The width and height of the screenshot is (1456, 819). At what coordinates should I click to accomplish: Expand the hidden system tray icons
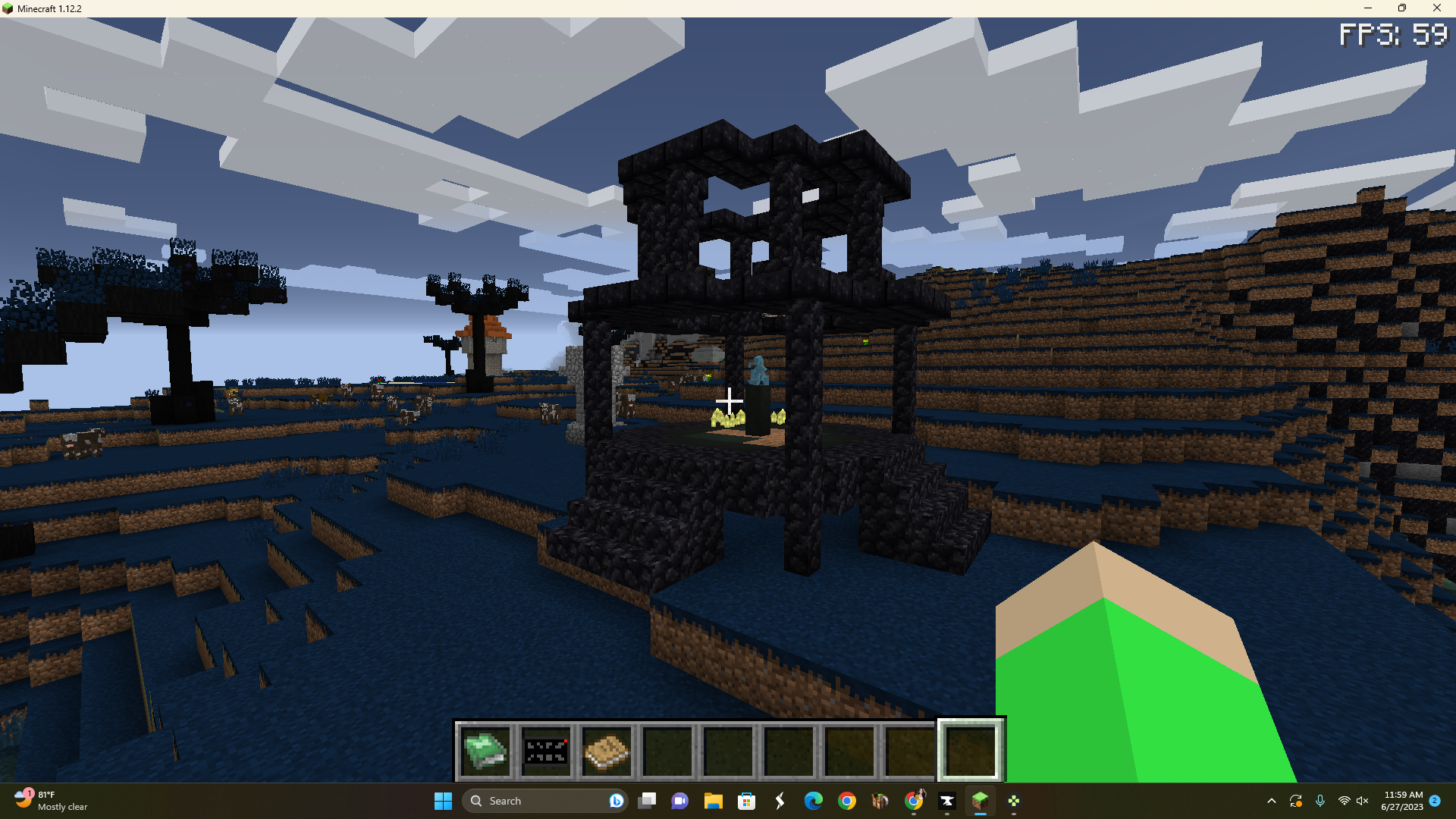pyautogui.click(x=1271, y=801)
